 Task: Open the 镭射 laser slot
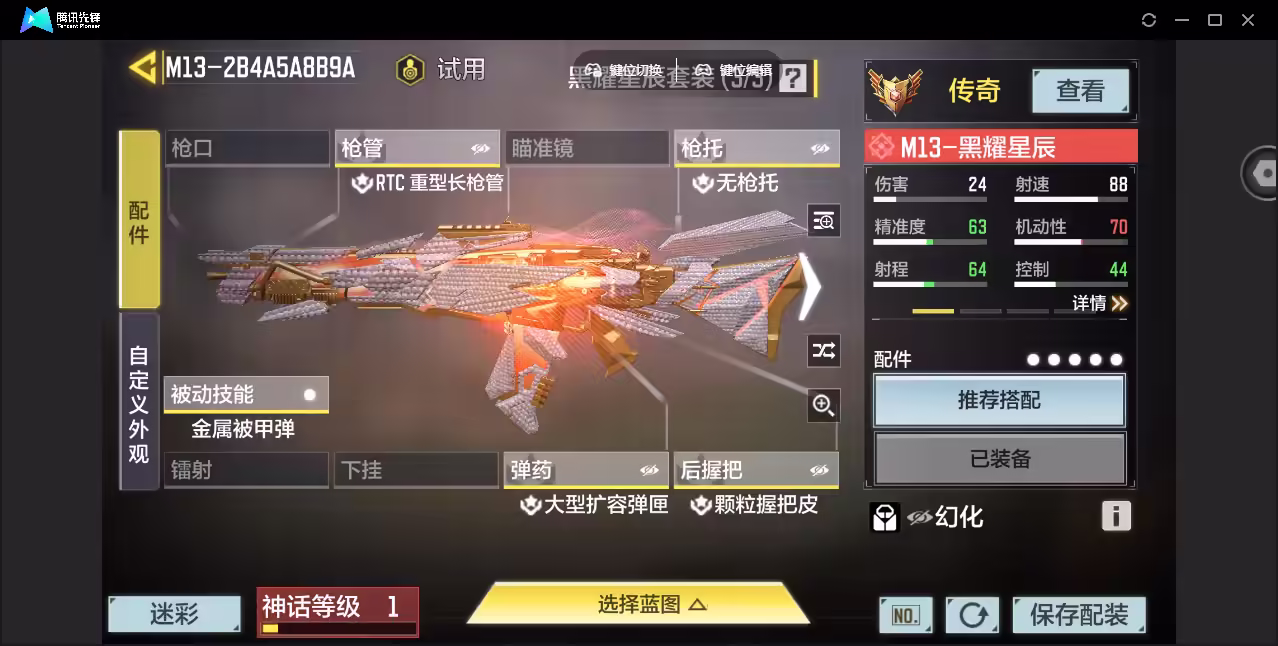246,470
